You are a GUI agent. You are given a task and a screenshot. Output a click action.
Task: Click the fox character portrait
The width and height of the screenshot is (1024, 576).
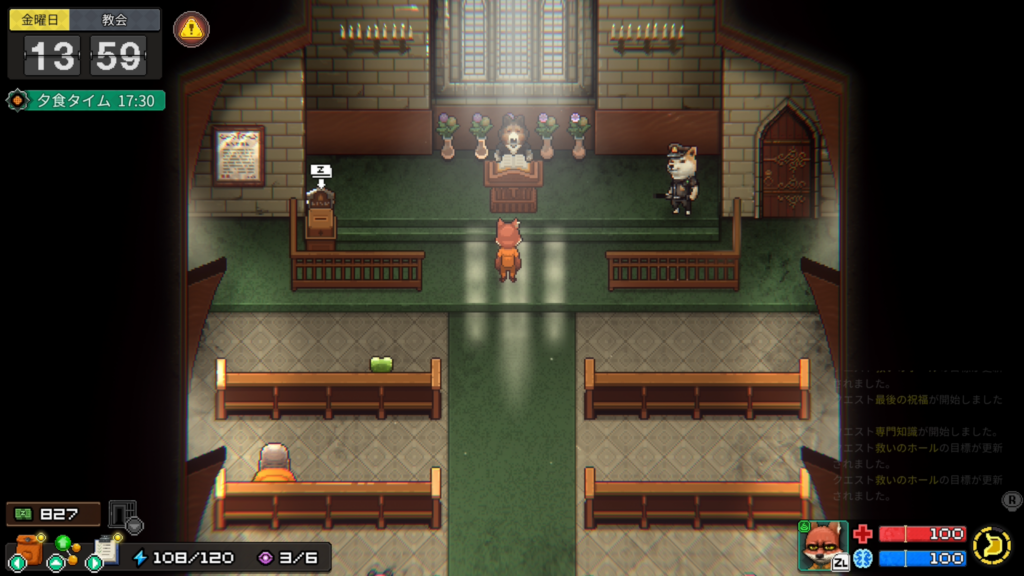click(822, 545)
